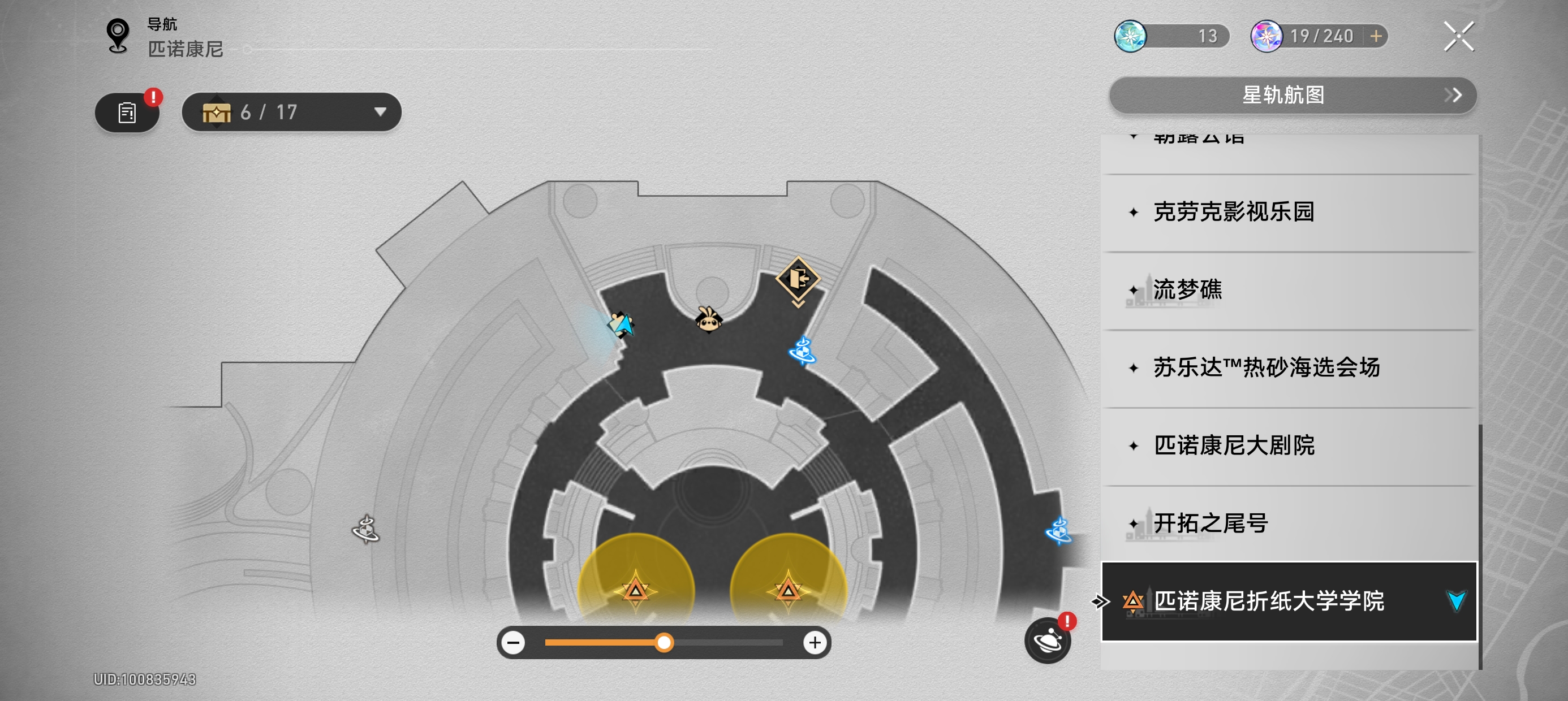
Task: Select the right golden calyx marker
Action: pyautogui.click(x=789, y=589)
